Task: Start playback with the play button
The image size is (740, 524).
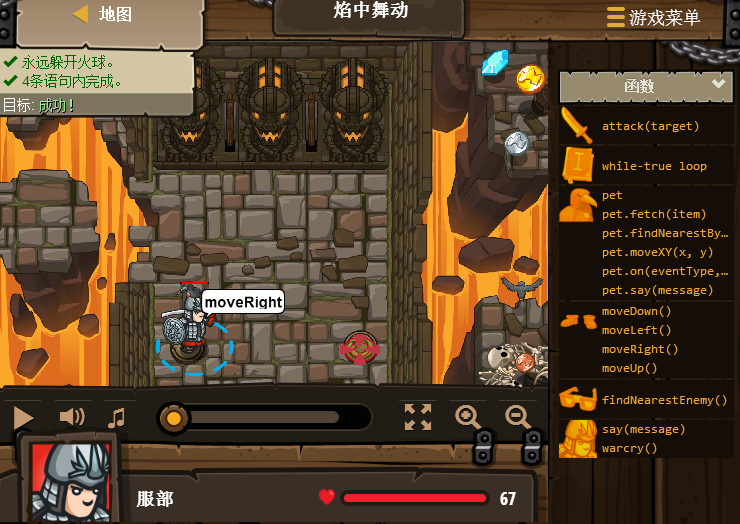Action: (24, 417)
